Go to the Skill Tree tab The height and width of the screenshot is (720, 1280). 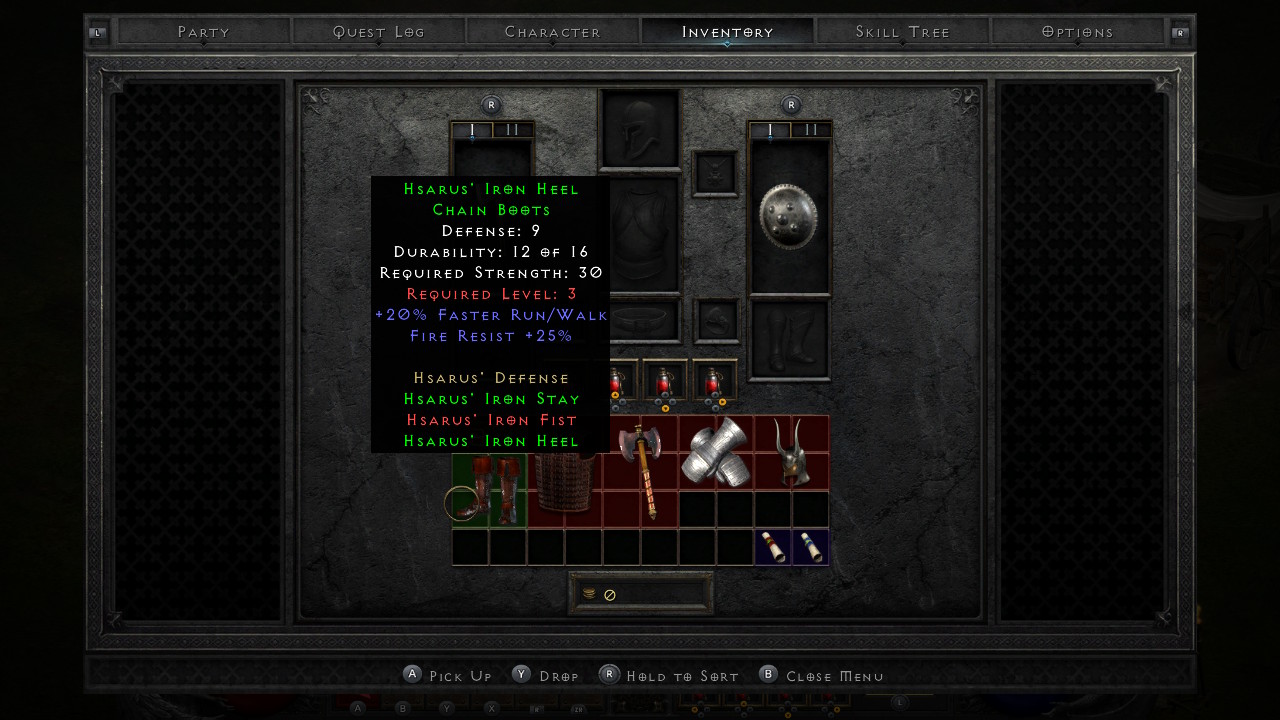tap(903, 32)
